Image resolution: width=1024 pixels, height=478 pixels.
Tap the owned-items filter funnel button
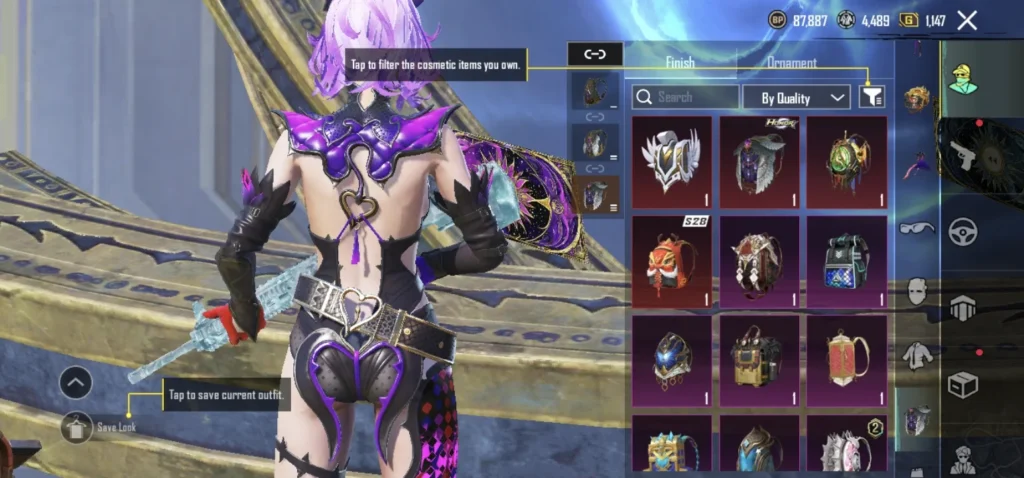pyautogui.click(x=872, y=96)
